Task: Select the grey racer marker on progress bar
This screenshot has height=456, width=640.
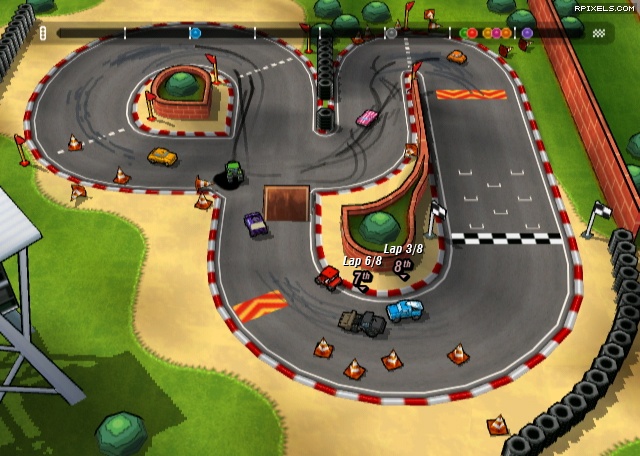Action: (x=391, y=33)
